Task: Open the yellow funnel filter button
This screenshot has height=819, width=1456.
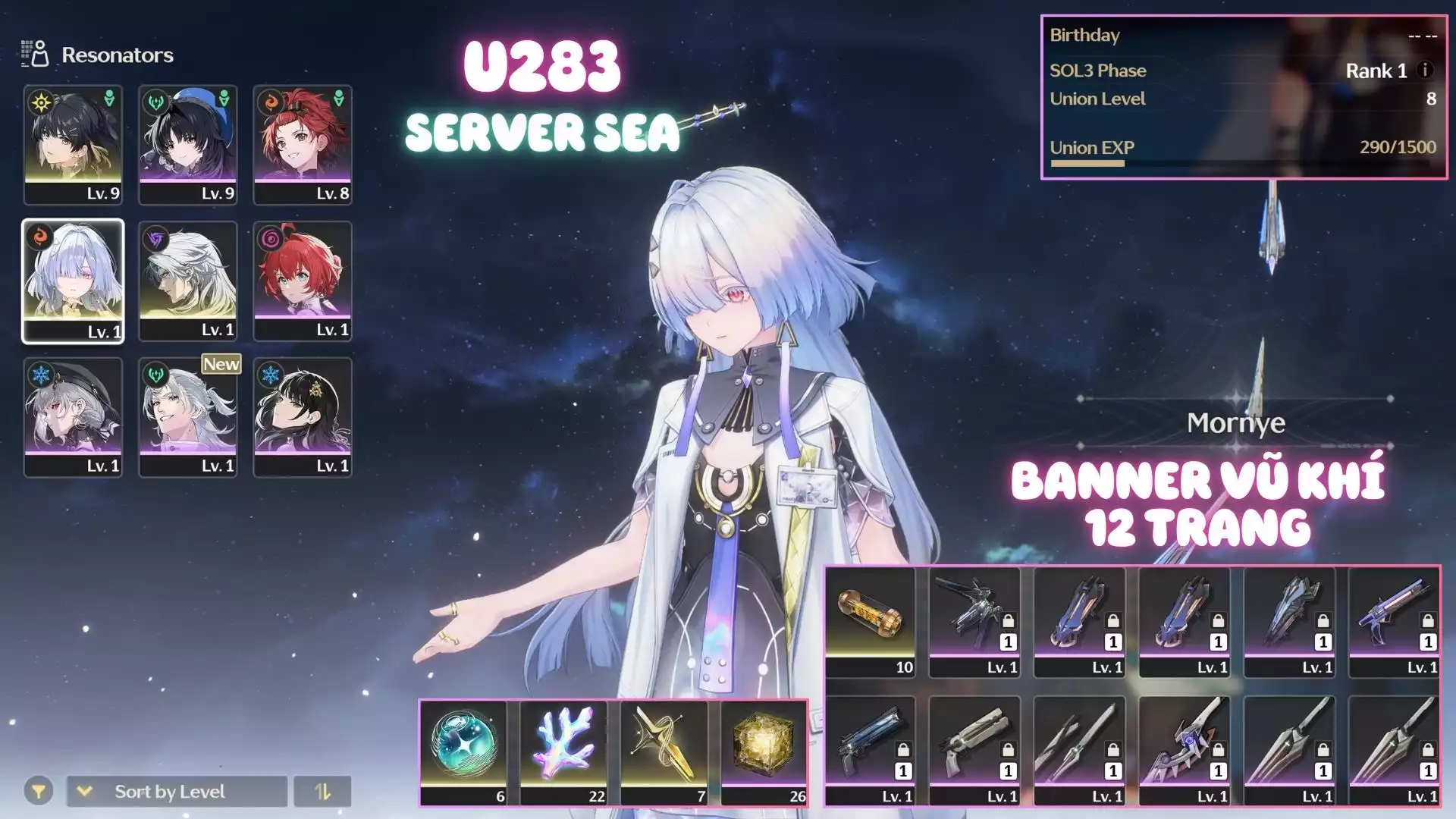Action: tap(38, 792)
